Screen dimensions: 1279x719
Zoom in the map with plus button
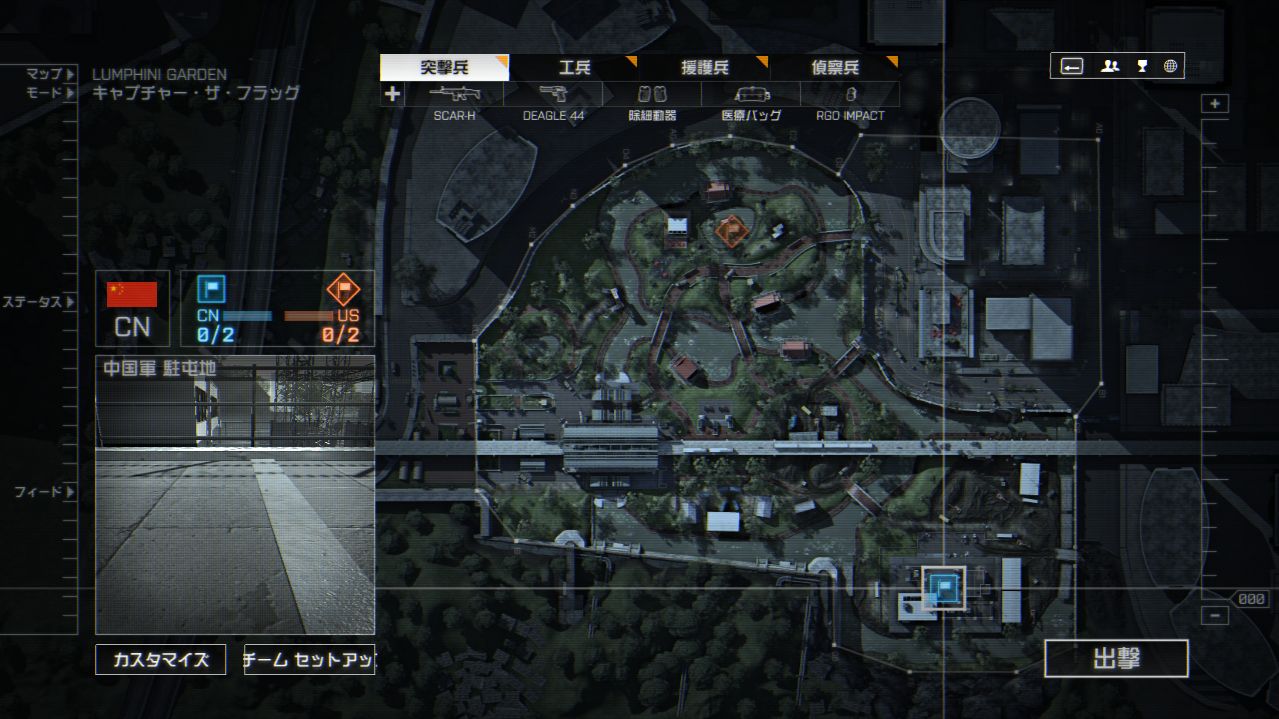coord(1215,104)
